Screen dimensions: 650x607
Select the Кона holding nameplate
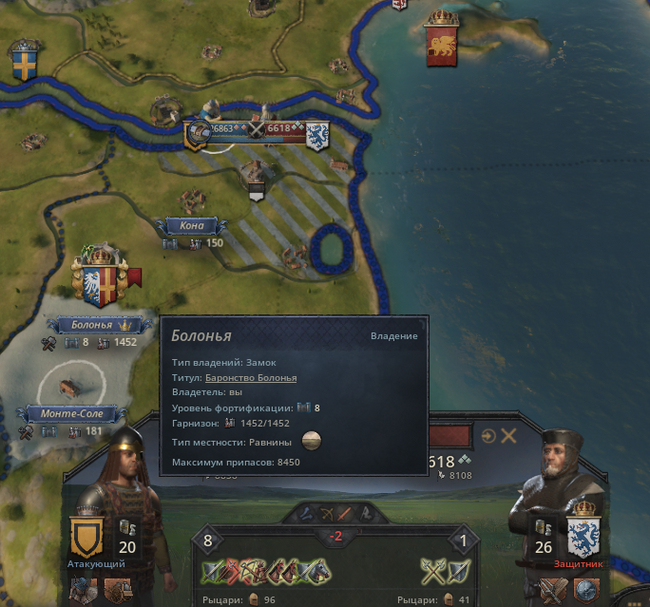[191, 226]
